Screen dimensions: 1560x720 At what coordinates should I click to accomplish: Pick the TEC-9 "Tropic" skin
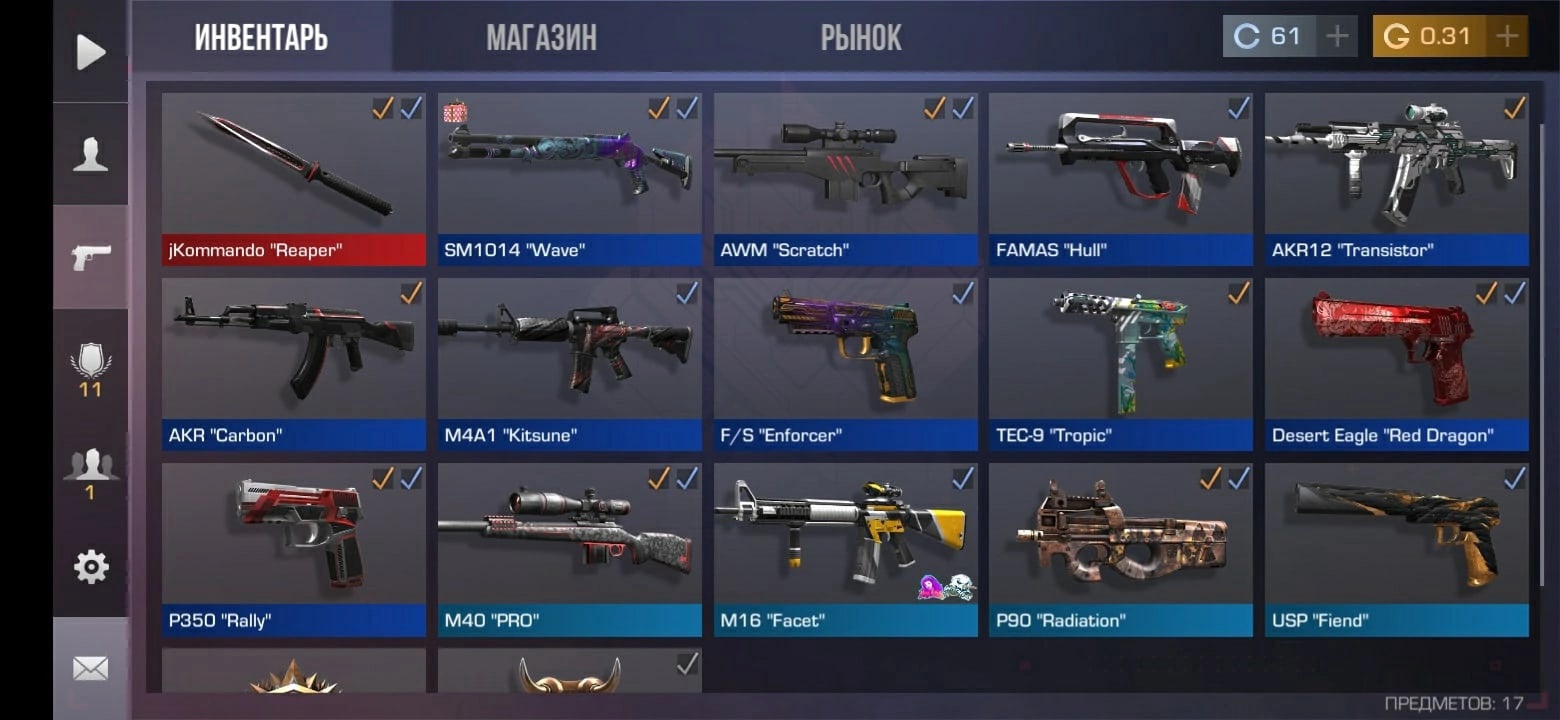coord(1120,363)
